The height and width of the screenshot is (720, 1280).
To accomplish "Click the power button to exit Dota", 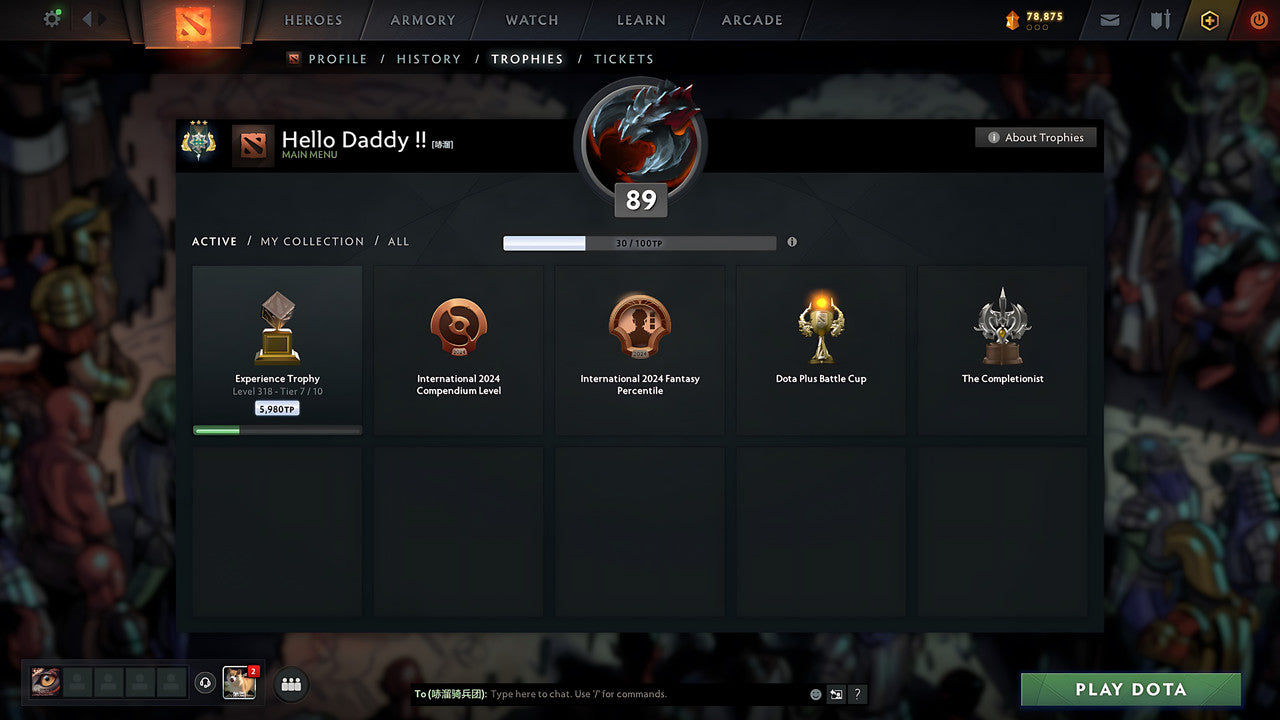I will 1258,19.
